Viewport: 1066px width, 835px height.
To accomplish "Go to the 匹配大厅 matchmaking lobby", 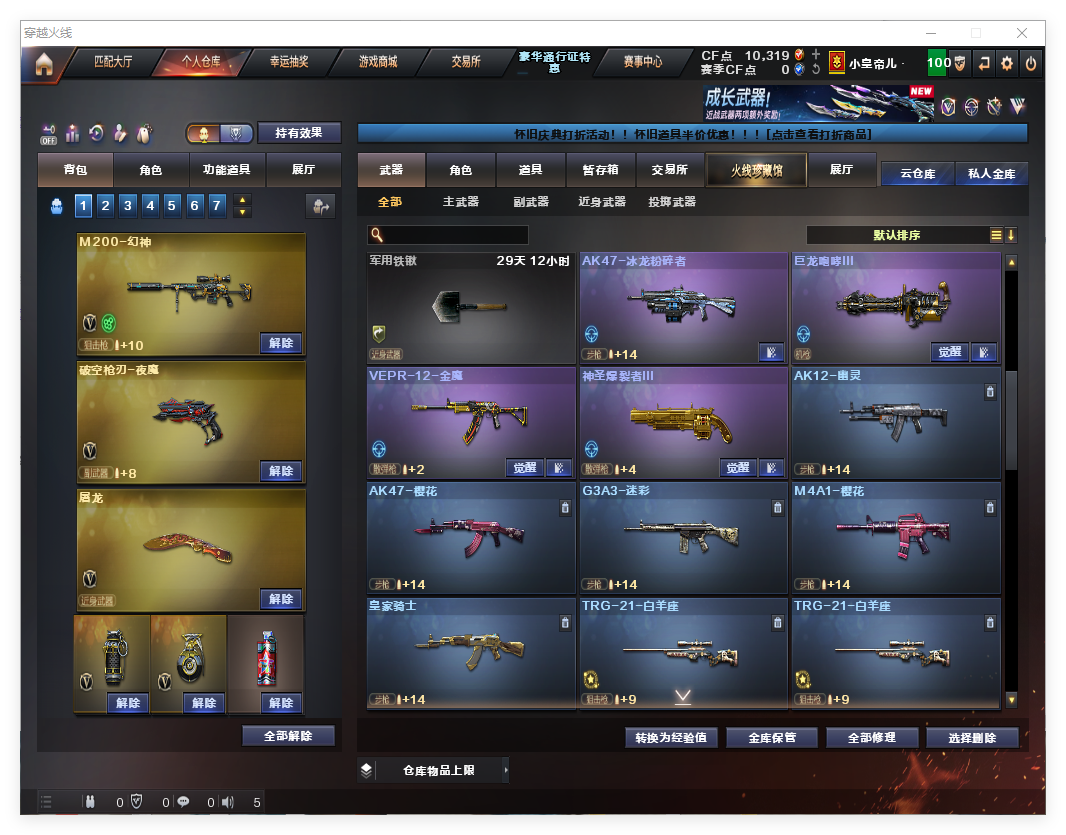I will [113, 62].
